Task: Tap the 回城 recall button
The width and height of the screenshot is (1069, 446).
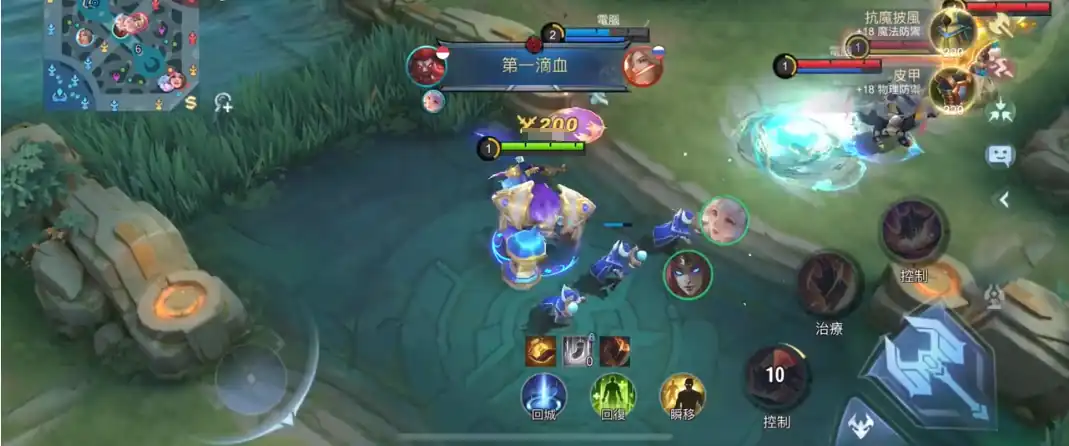Action: point(544,394)
